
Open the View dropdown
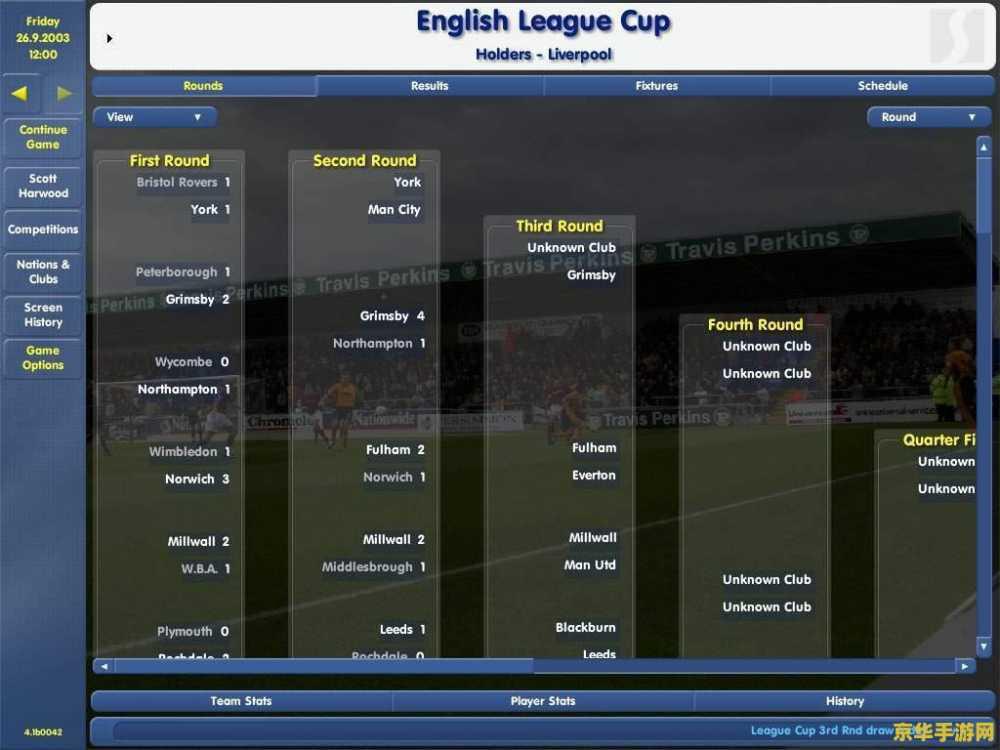(154, 117)
